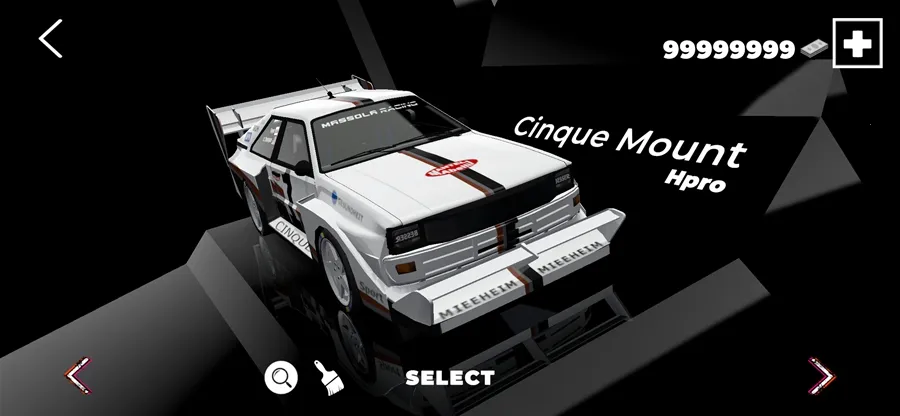900x416 pixels.
Task: Go back using the top-left arrow
Action: (51, 38)
